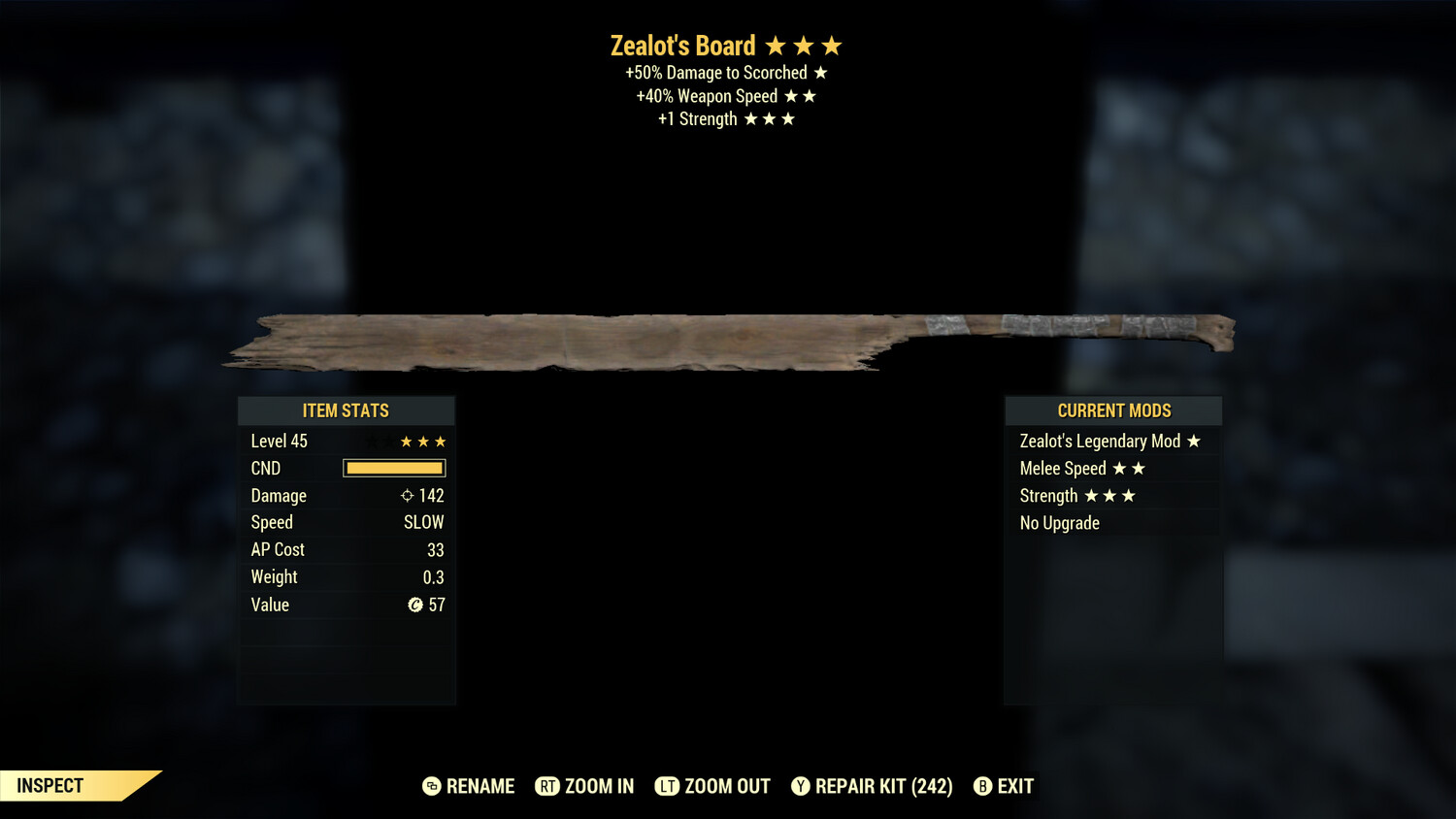Image resolution: width=1456 pixels, height=819 pixels.
Task: Click EXIT to leave inspect mode
Action: (1014, 786)
